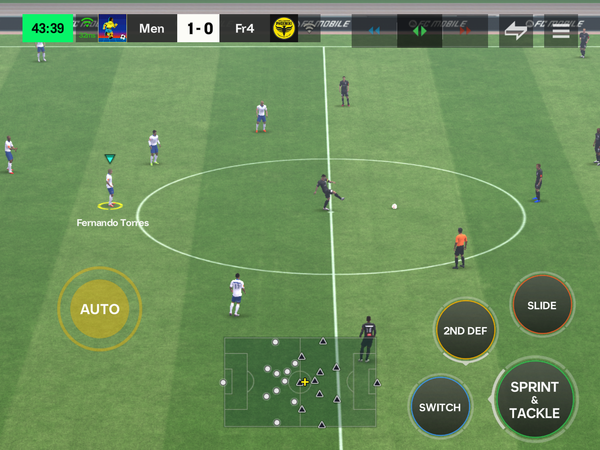Switch player with the SWITCH button
This screenshot has height=450, width=600.
pyautogui.click(x=440, y=407)
